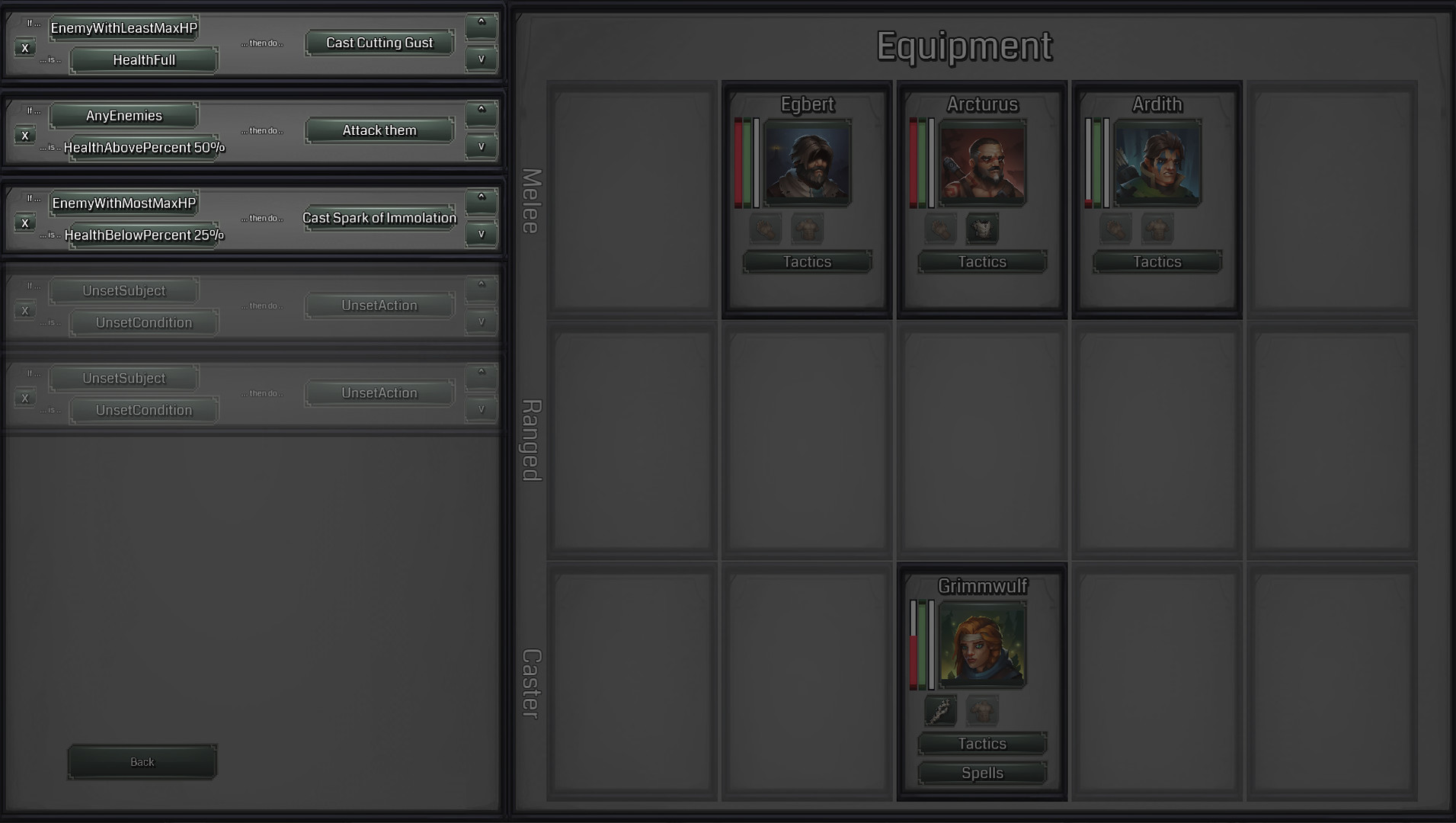Open the HealthFull condition selector
Screen dimensions: 1456x823
coord(143,59)
